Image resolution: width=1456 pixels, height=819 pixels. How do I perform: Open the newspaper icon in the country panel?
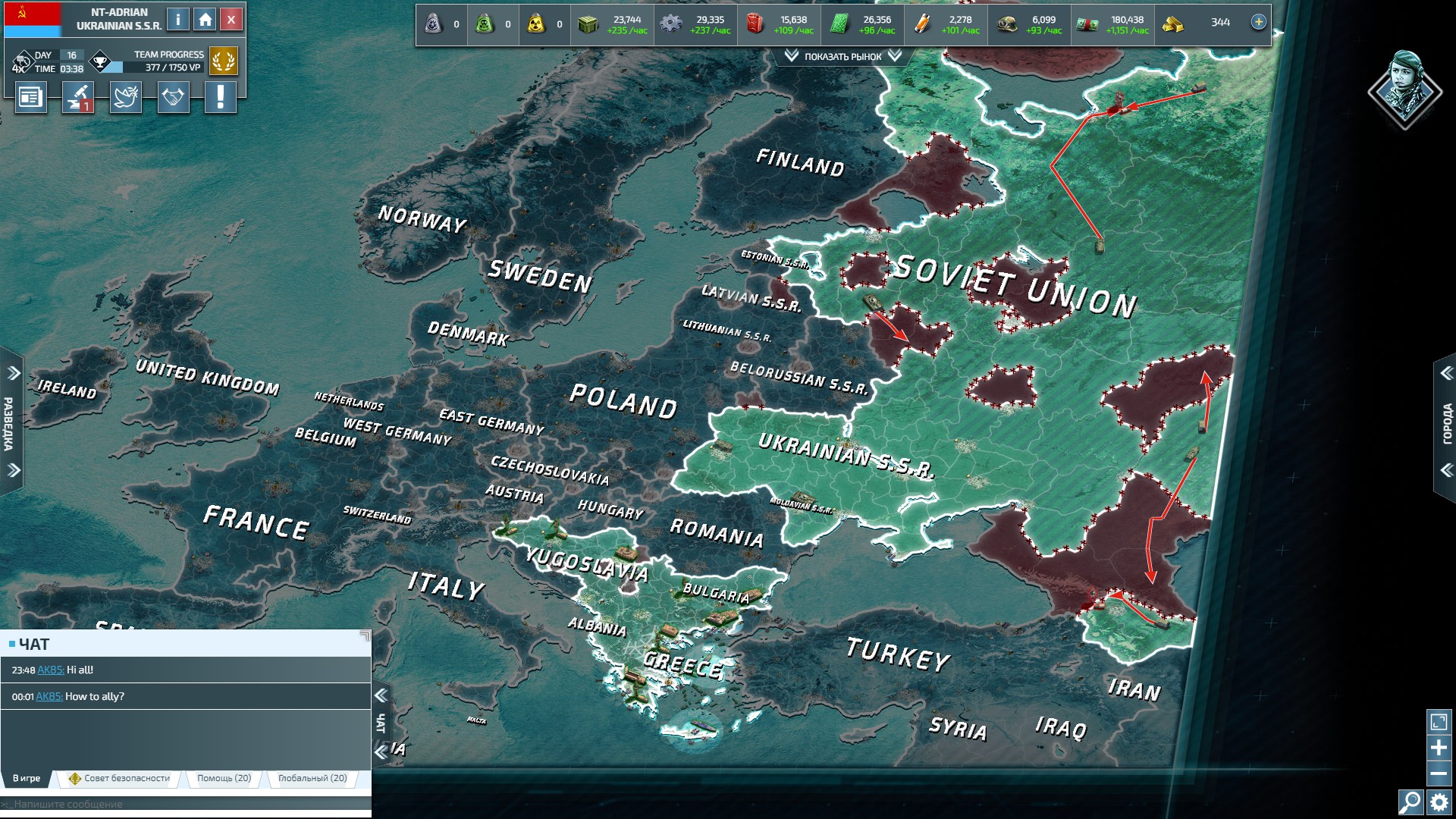tap(30, 97)
